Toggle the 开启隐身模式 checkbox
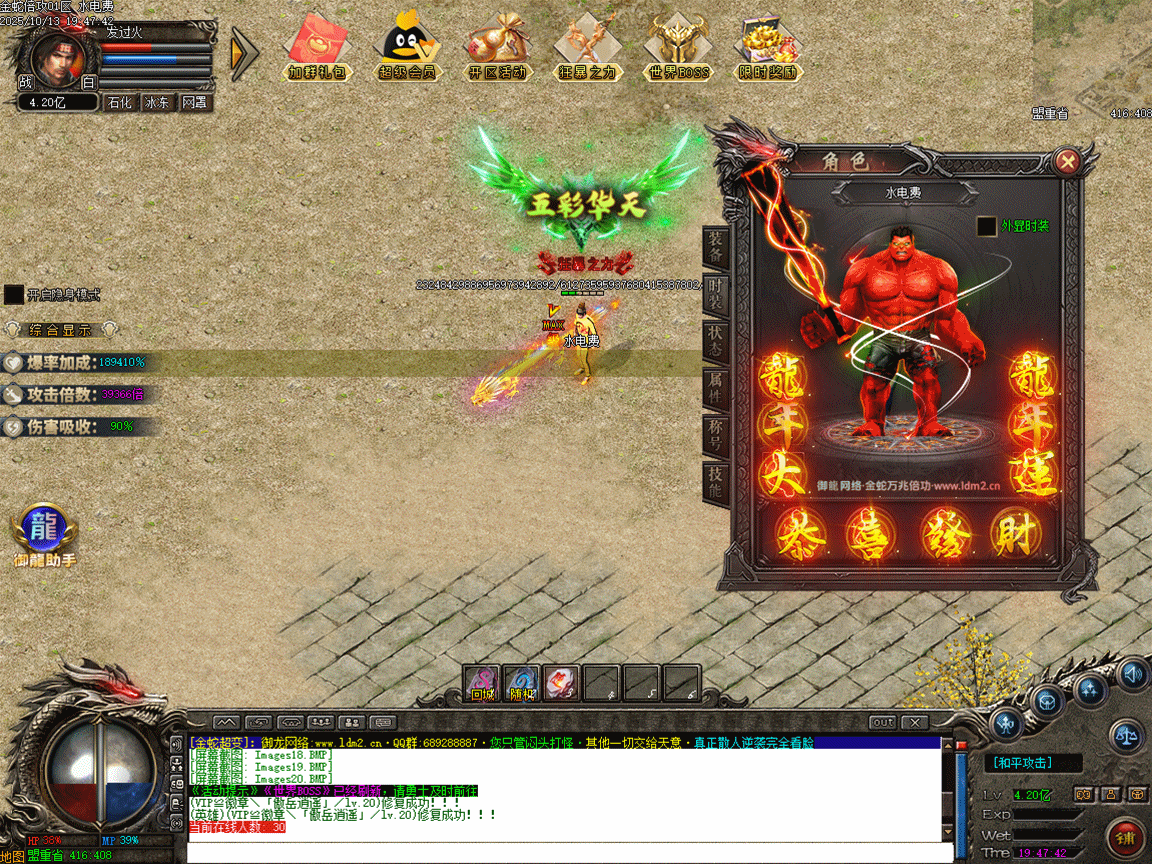Screen dimensions: 1152x864 point(14,294)
